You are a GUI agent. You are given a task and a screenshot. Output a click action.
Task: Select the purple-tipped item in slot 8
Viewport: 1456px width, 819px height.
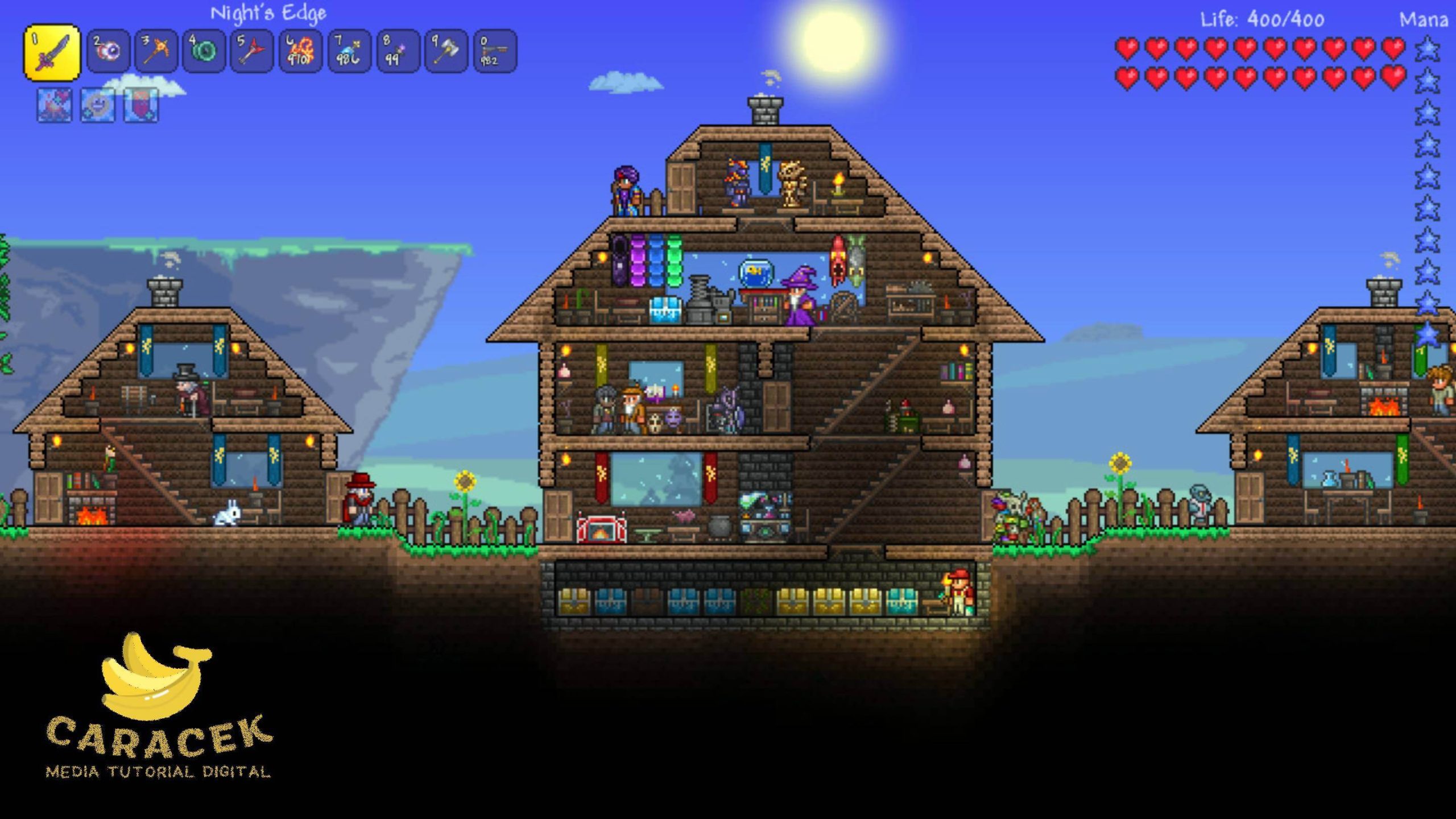coord(398,52)
